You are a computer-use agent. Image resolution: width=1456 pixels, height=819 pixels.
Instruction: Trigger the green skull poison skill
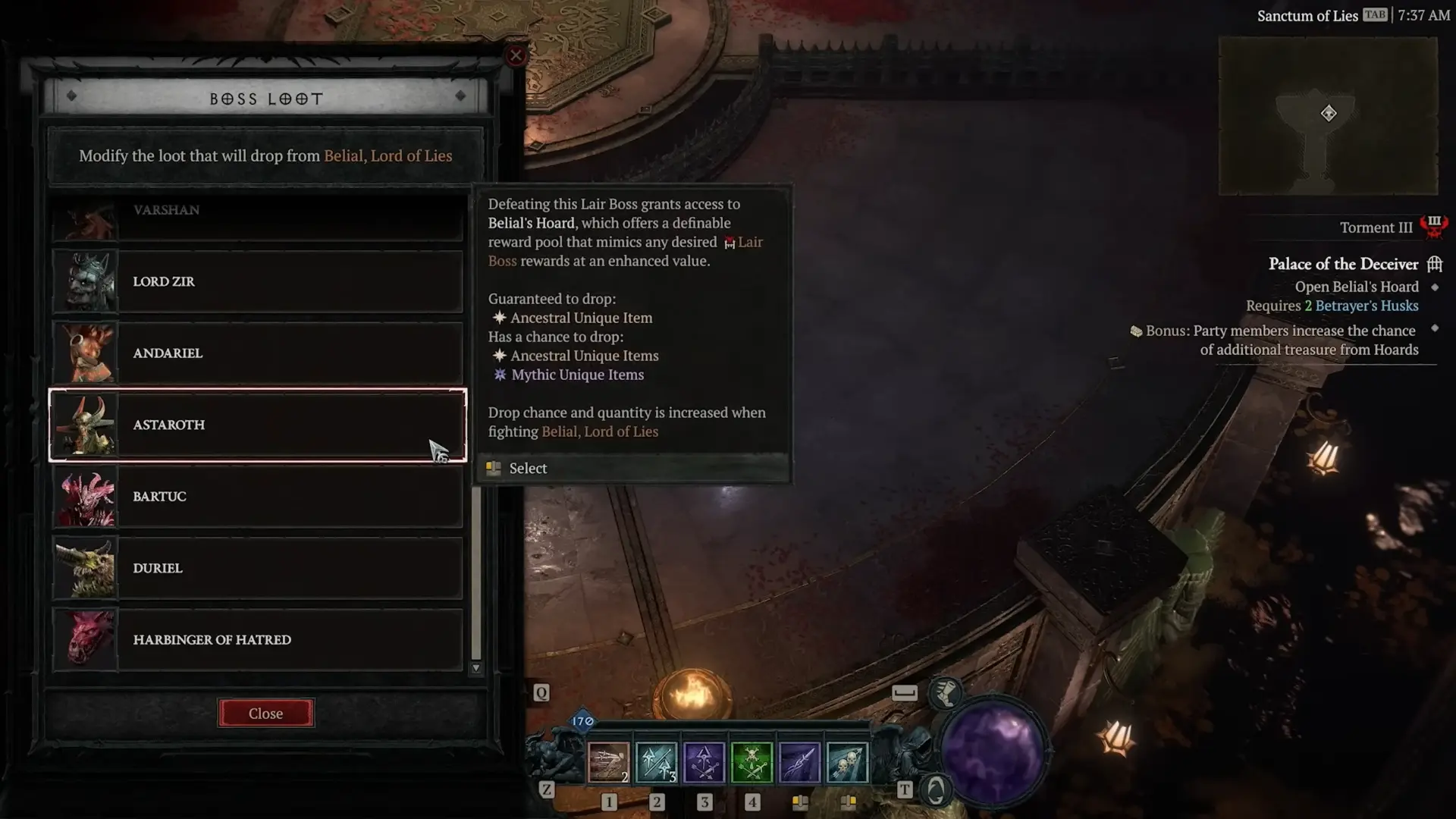(752, 762)
